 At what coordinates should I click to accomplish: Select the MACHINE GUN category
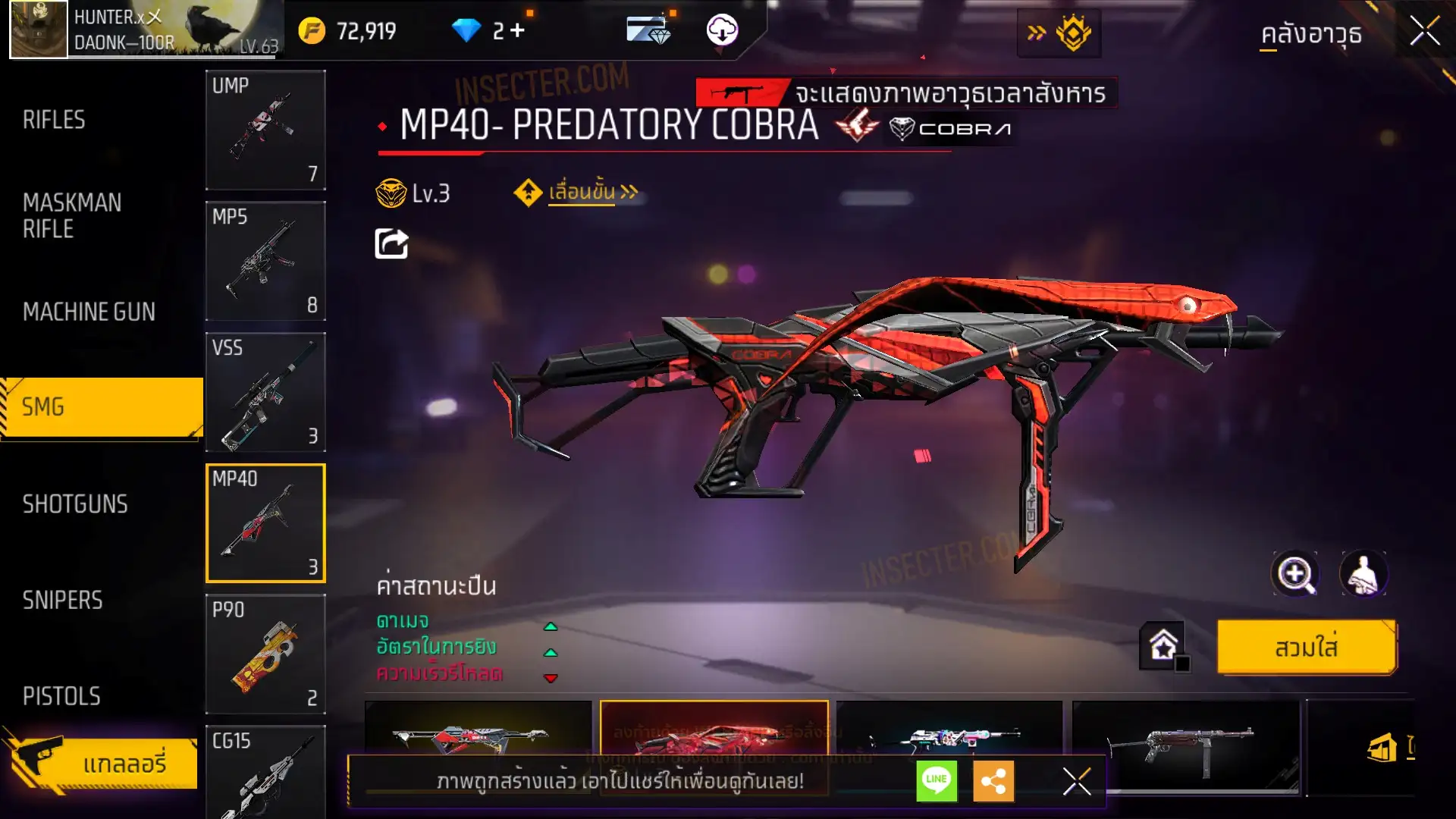tap(89, 312)
